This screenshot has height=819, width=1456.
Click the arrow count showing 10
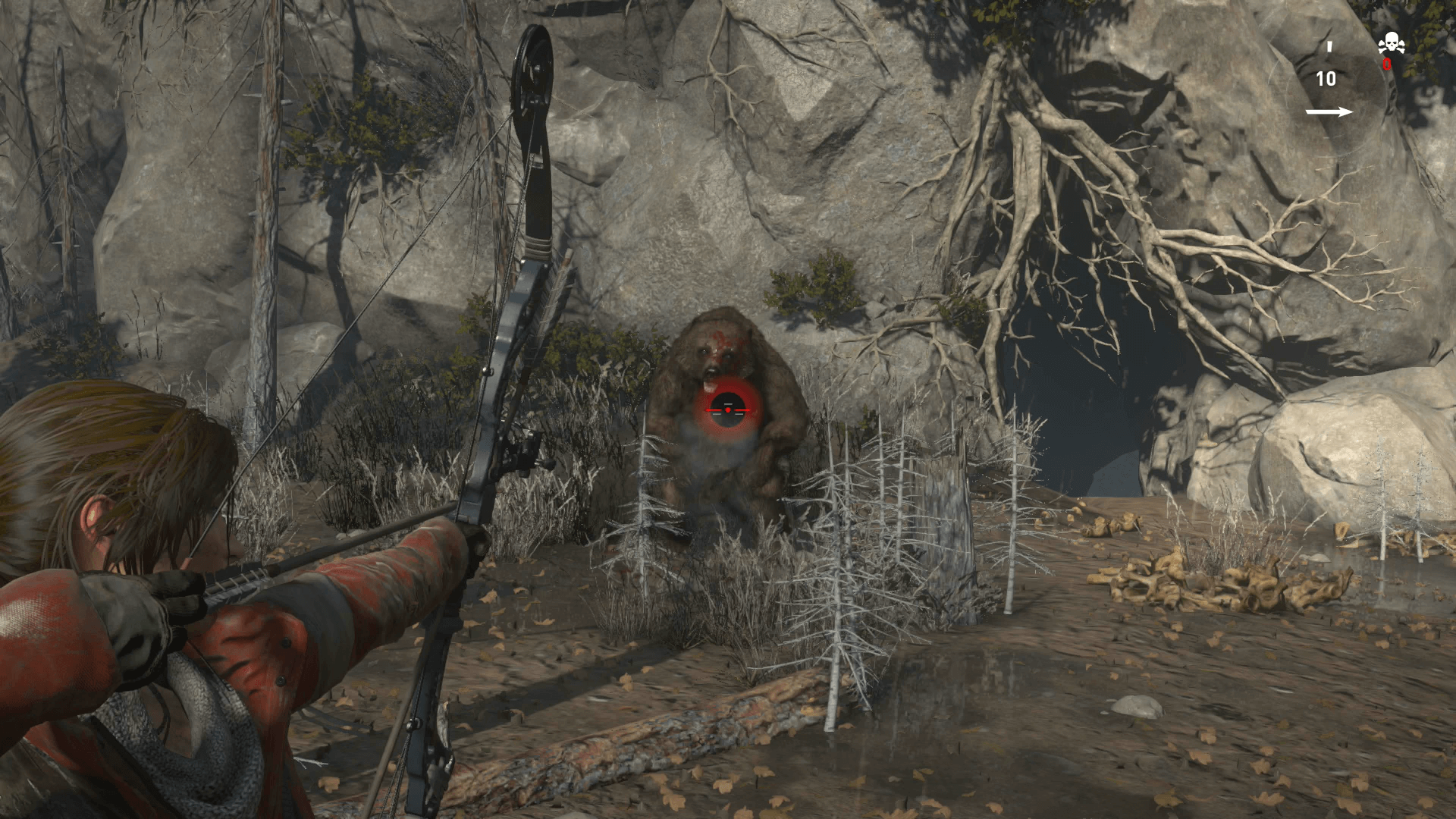pos(1326,78)
